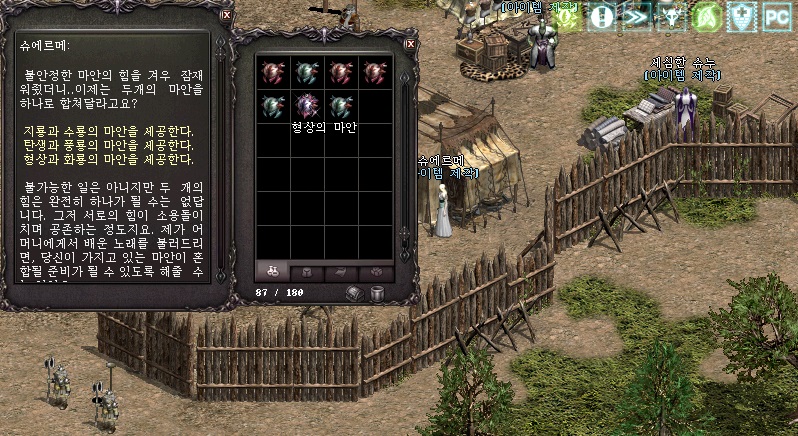The width and height of the screenshot is (798, 436).
Task: Close the inventory window
Action: point(410,45)
